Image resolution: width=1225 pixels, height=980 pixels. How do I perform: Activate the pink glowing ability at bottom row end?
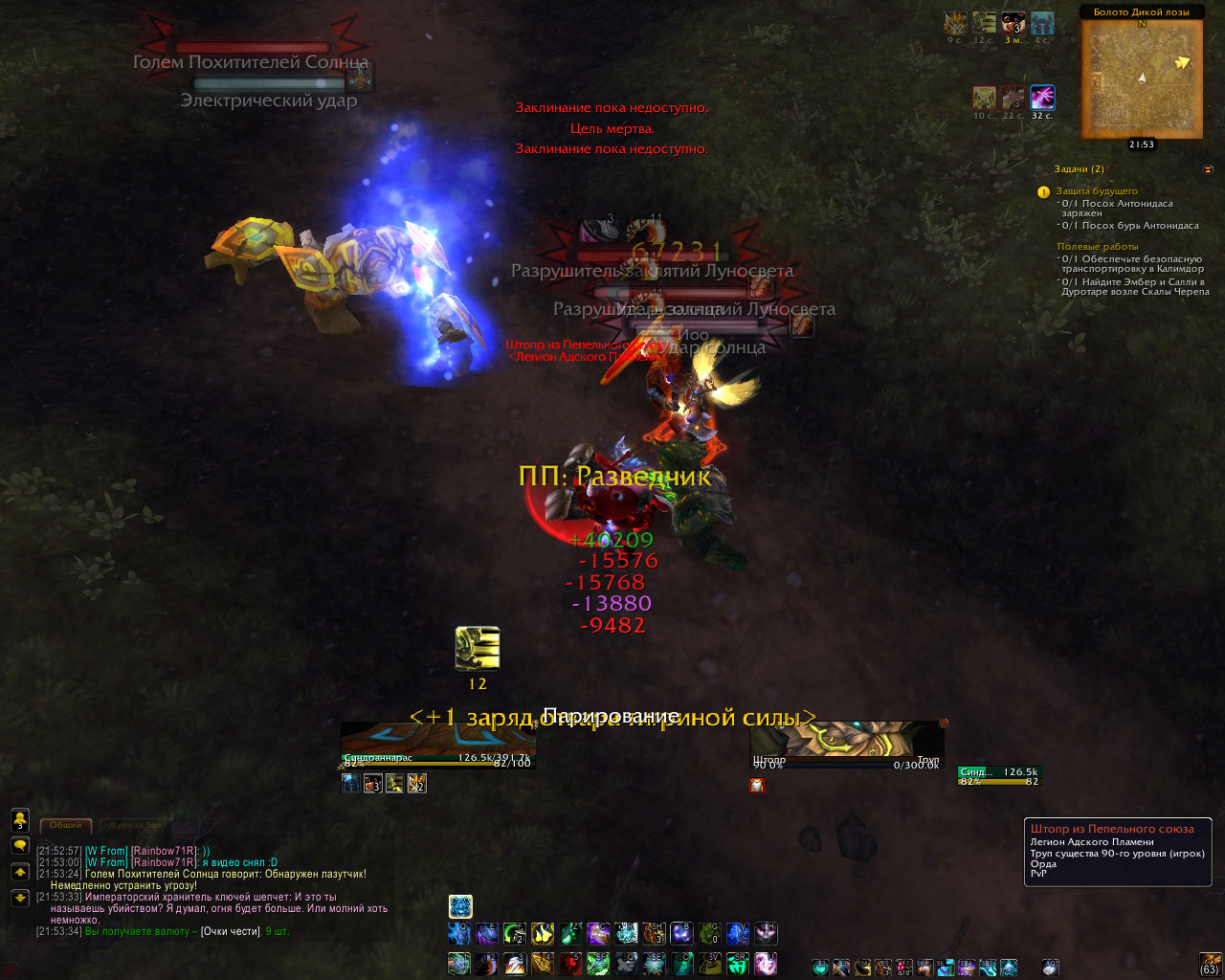coord(766,963)
